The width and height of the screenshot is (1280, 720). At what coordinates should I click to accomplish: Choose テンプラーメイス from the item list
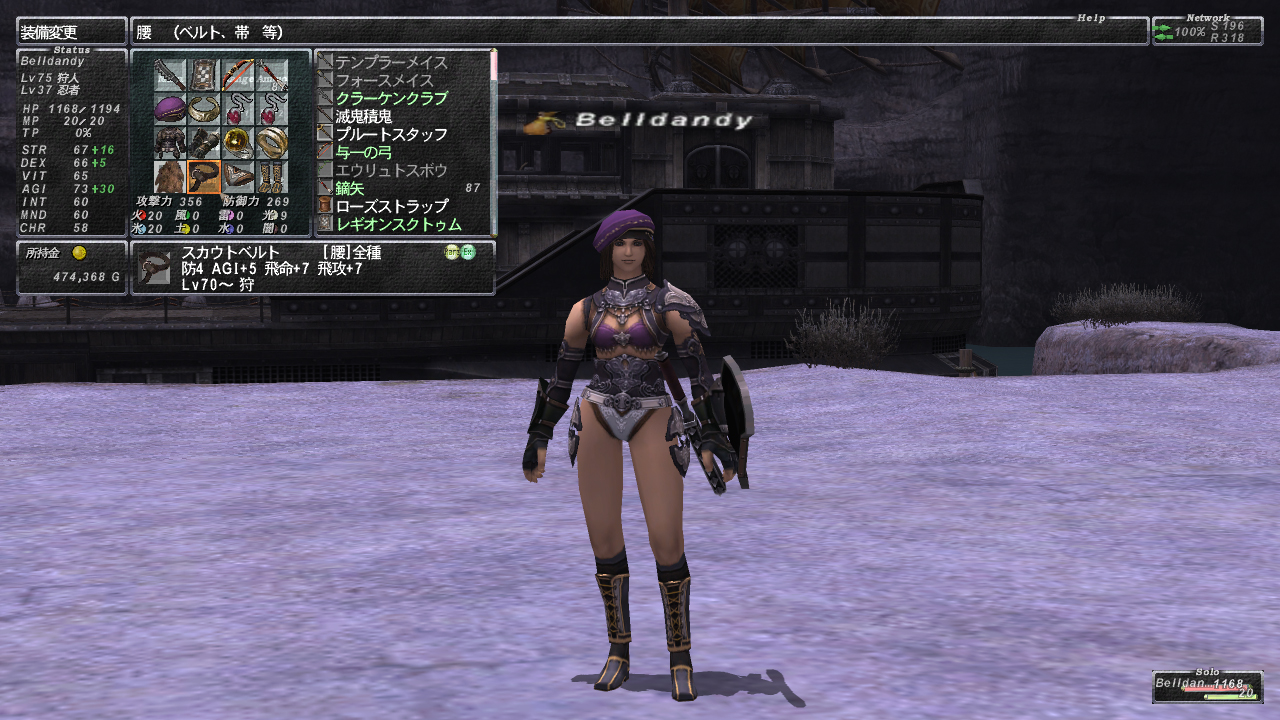tap(391, 63)
